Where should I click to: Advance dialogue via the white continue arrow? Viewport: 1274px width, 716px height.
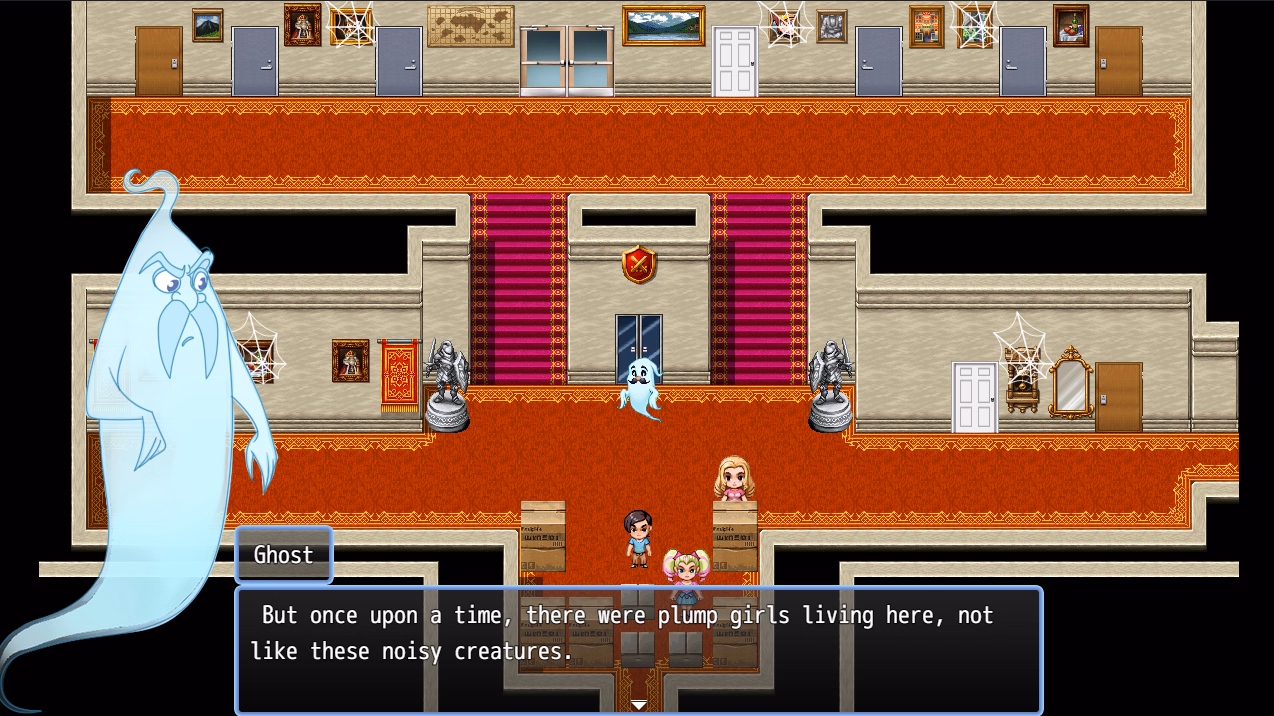[639, 705]
